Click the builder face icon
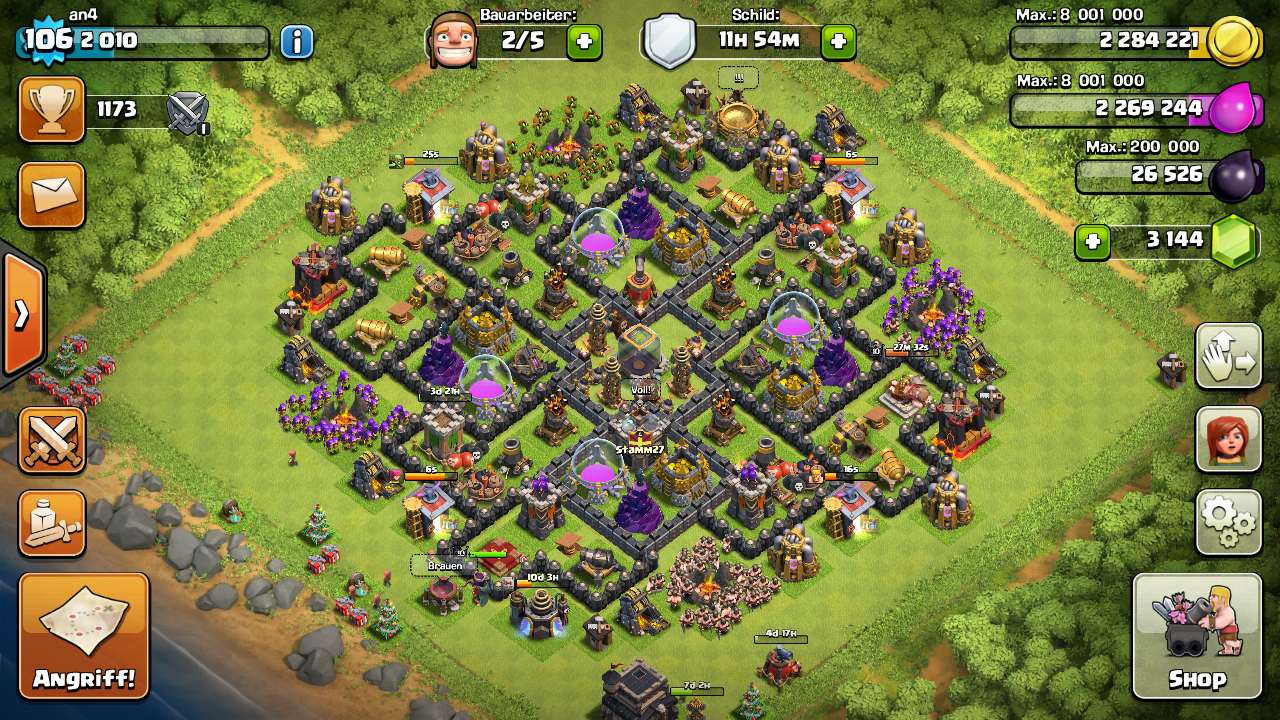Viewport: 1280px width, 720px height. pyautogui.click(x=452, y=42)
